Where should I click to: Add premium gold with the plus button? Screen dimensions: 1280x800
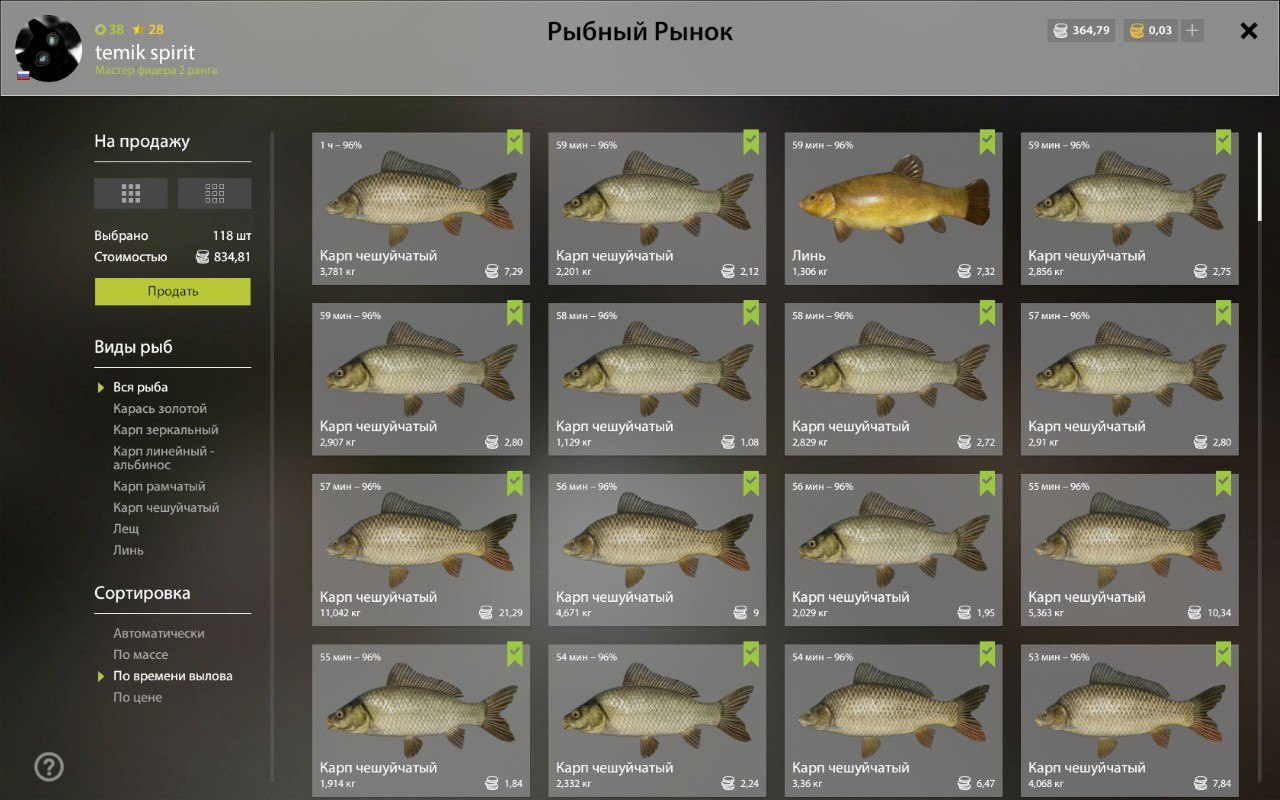click(1191, 31)
